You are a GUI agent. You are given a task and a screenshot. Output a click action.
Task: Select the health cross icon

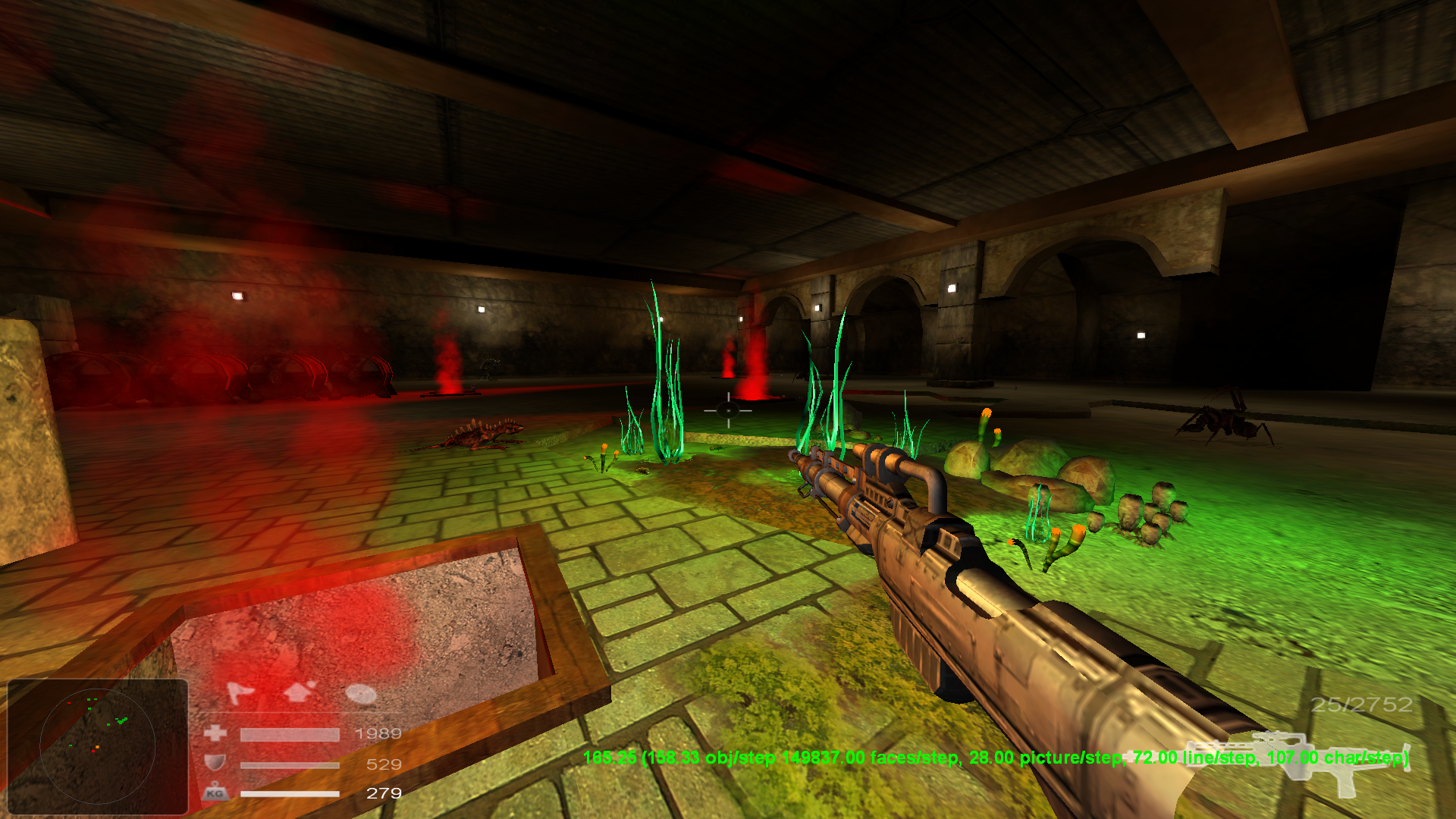(x=216, y=733)
